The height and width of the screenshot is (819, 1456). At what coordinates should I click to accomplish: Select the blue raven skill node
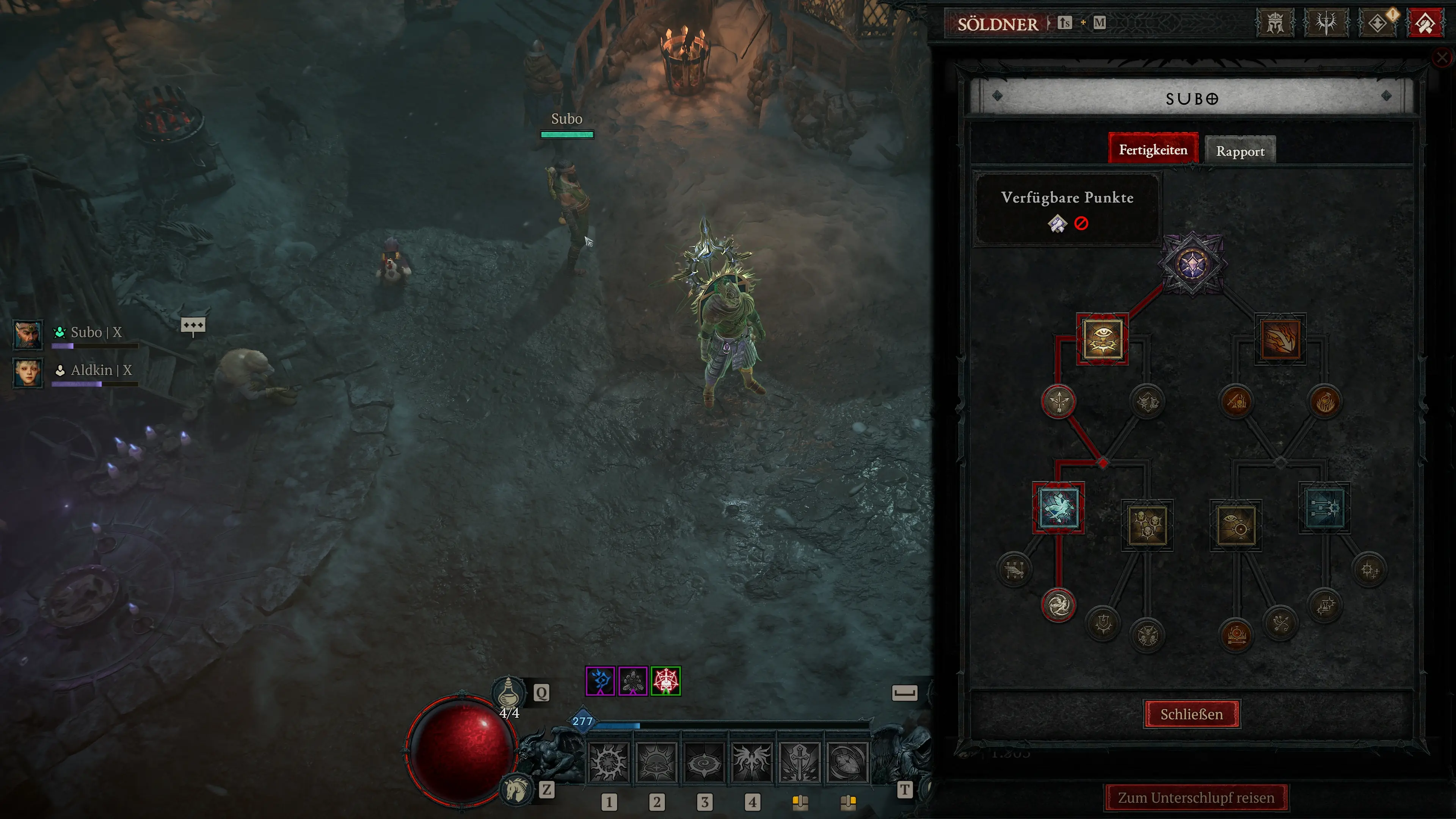tap(1058, 508)
